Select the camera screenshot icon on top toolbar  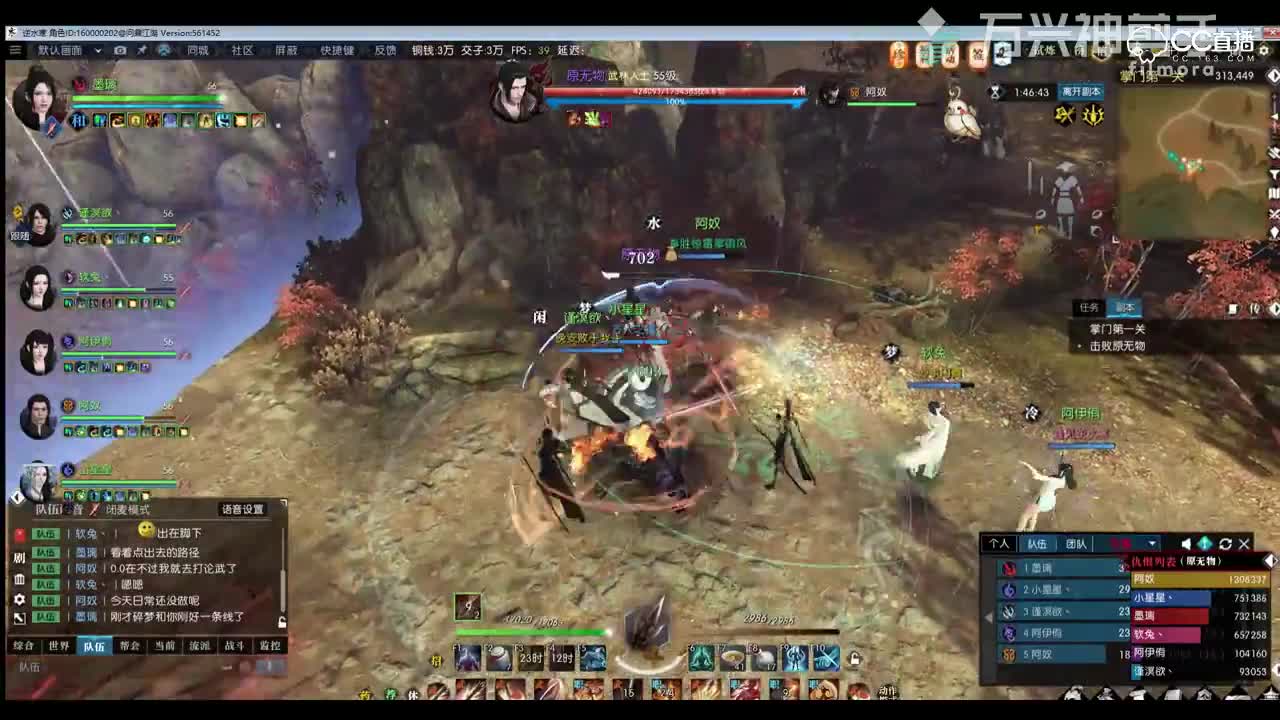(120, 50)
